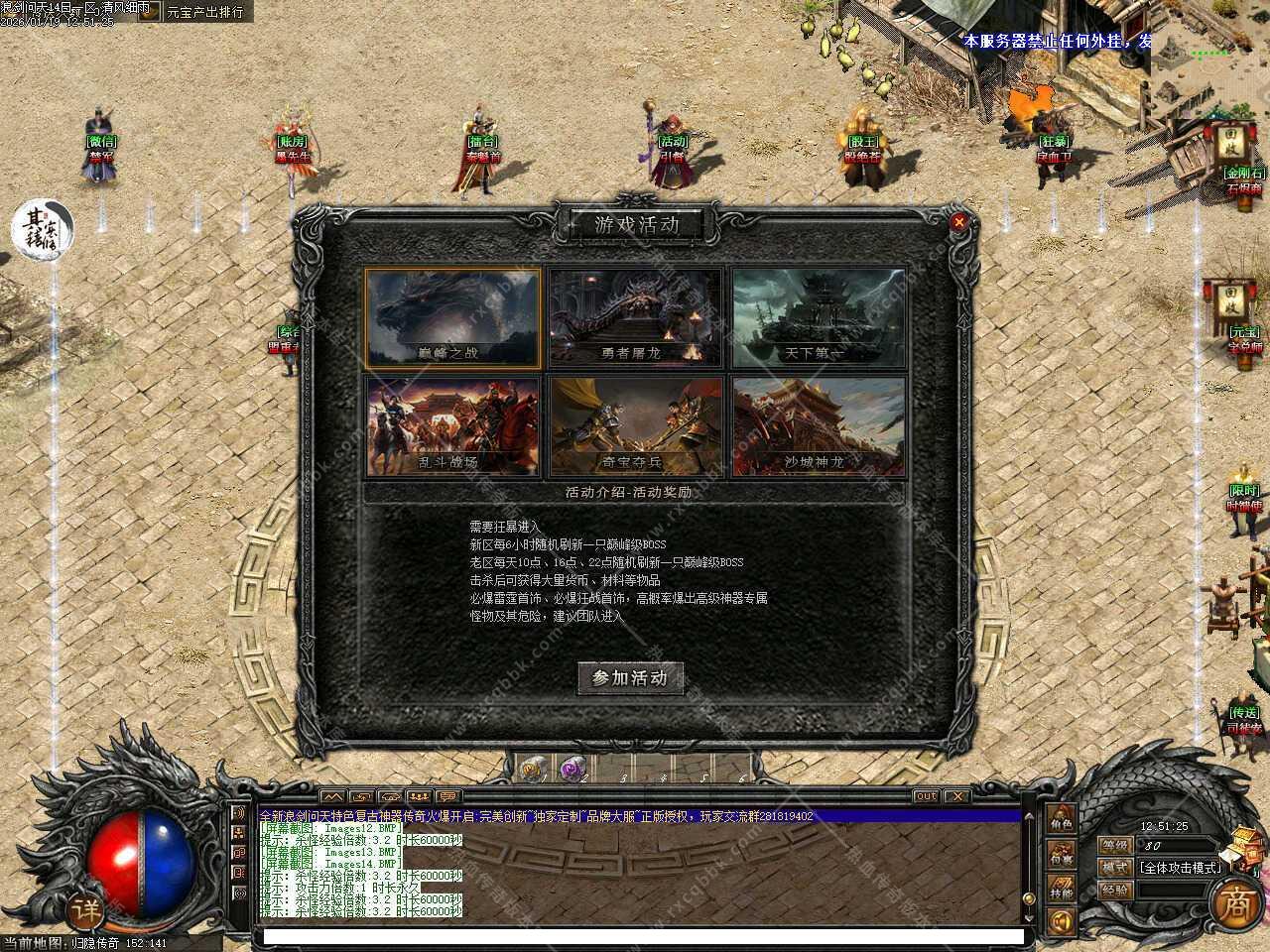
Task: Open the 技能 skills panel
Action: click(1062, 890)
